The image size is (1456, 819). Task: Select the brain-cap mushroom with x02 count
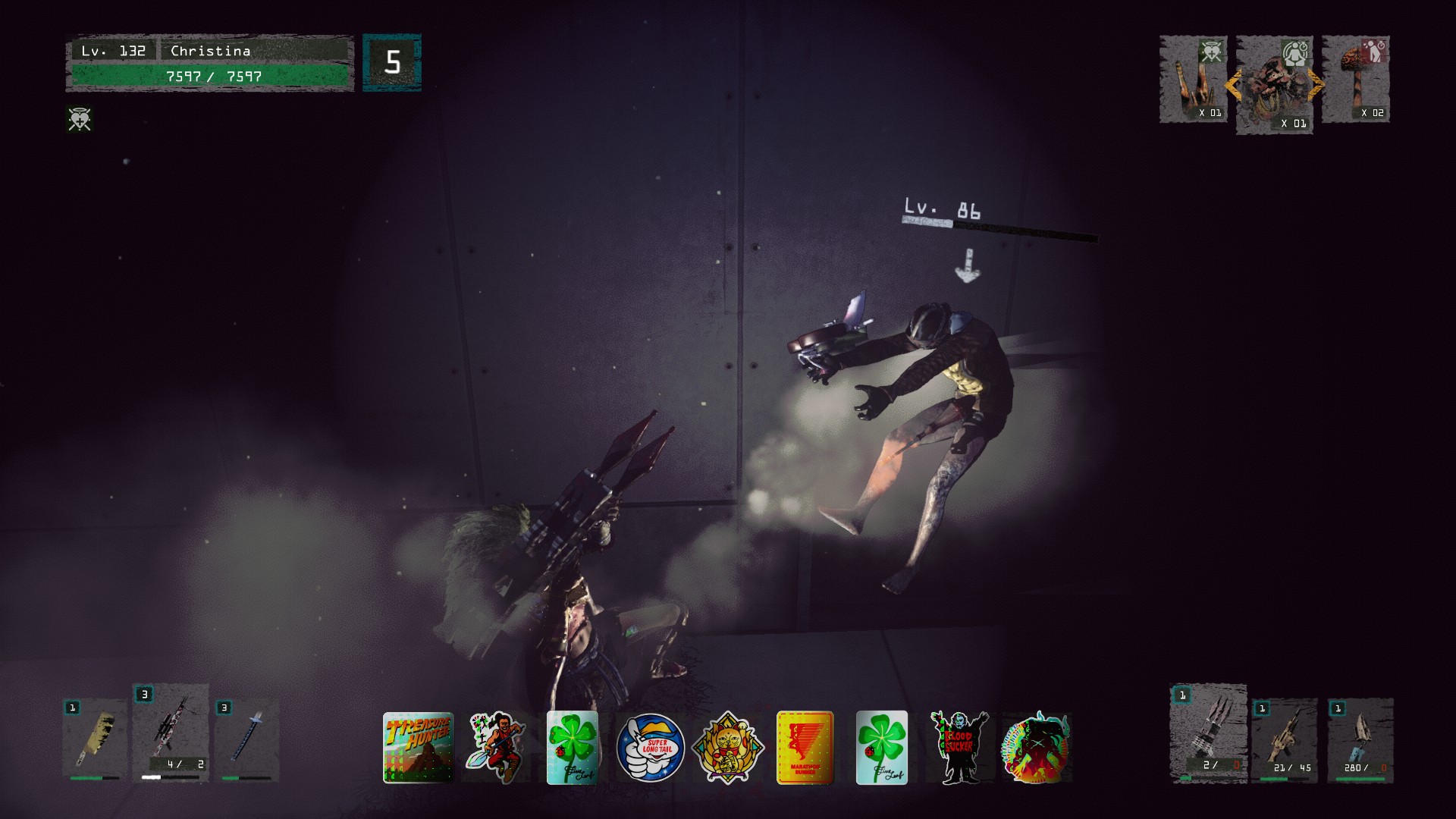[1356, 80]
